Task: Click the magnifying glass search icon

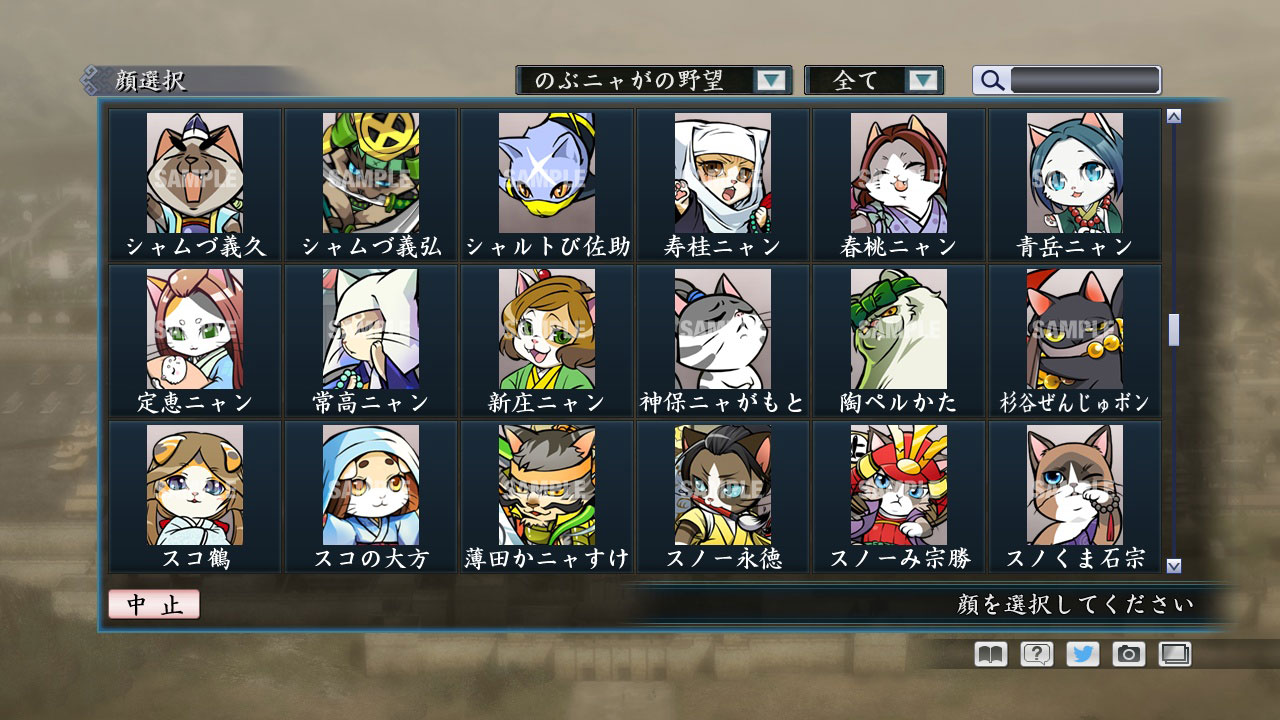Action: [991, 80]
